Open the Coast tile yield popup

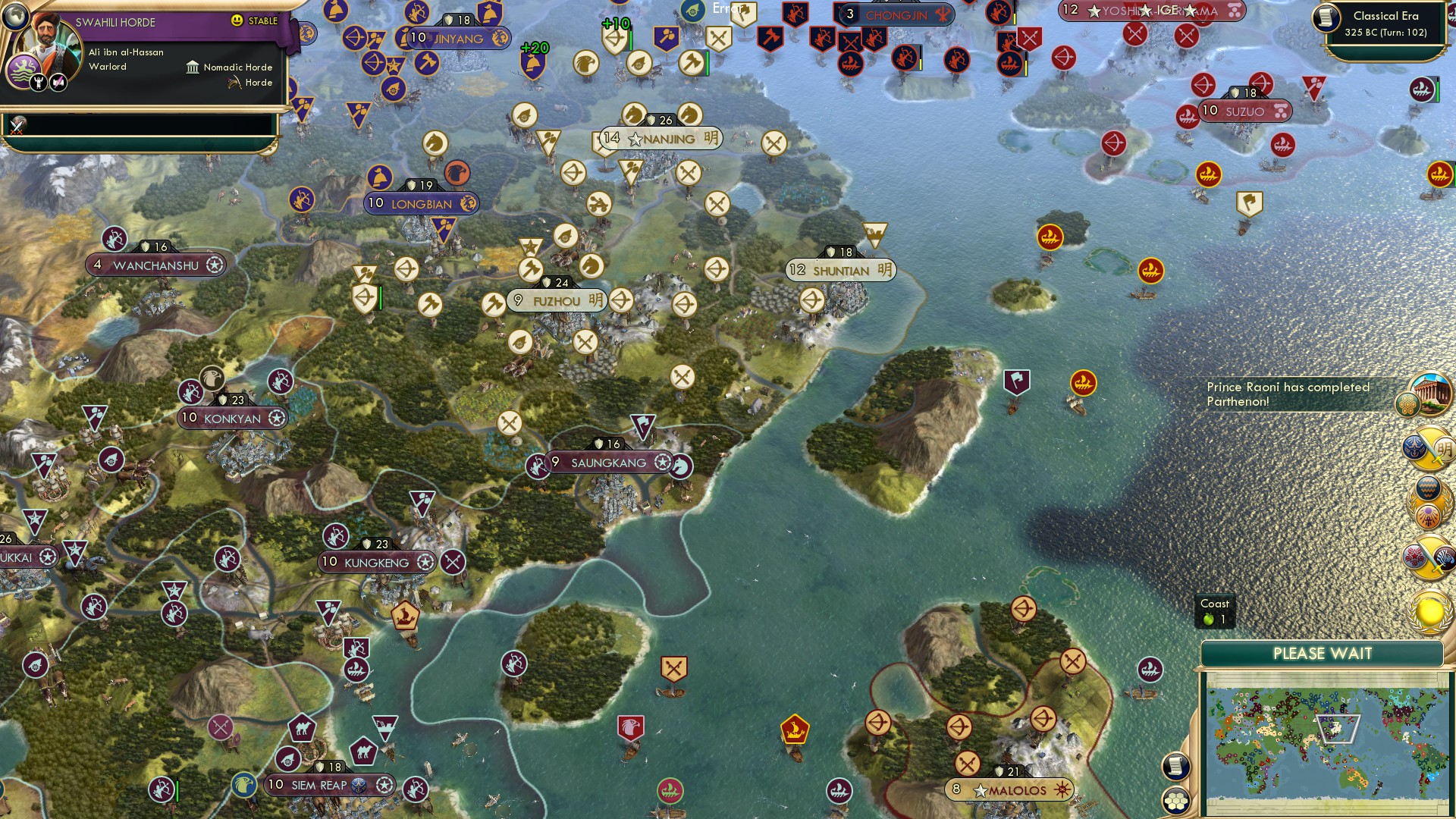click(1216, 611)
